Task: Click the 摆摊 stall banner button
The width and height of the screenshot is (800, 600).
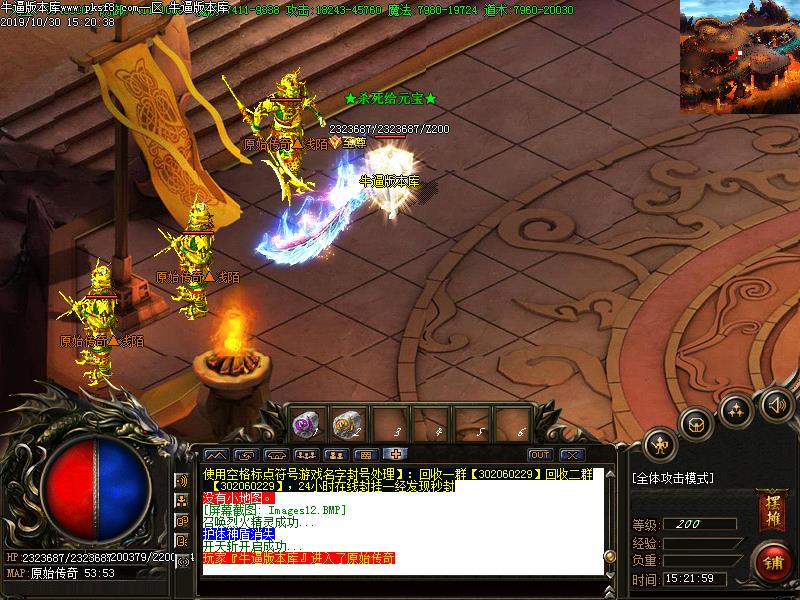Action: point(771,510)
